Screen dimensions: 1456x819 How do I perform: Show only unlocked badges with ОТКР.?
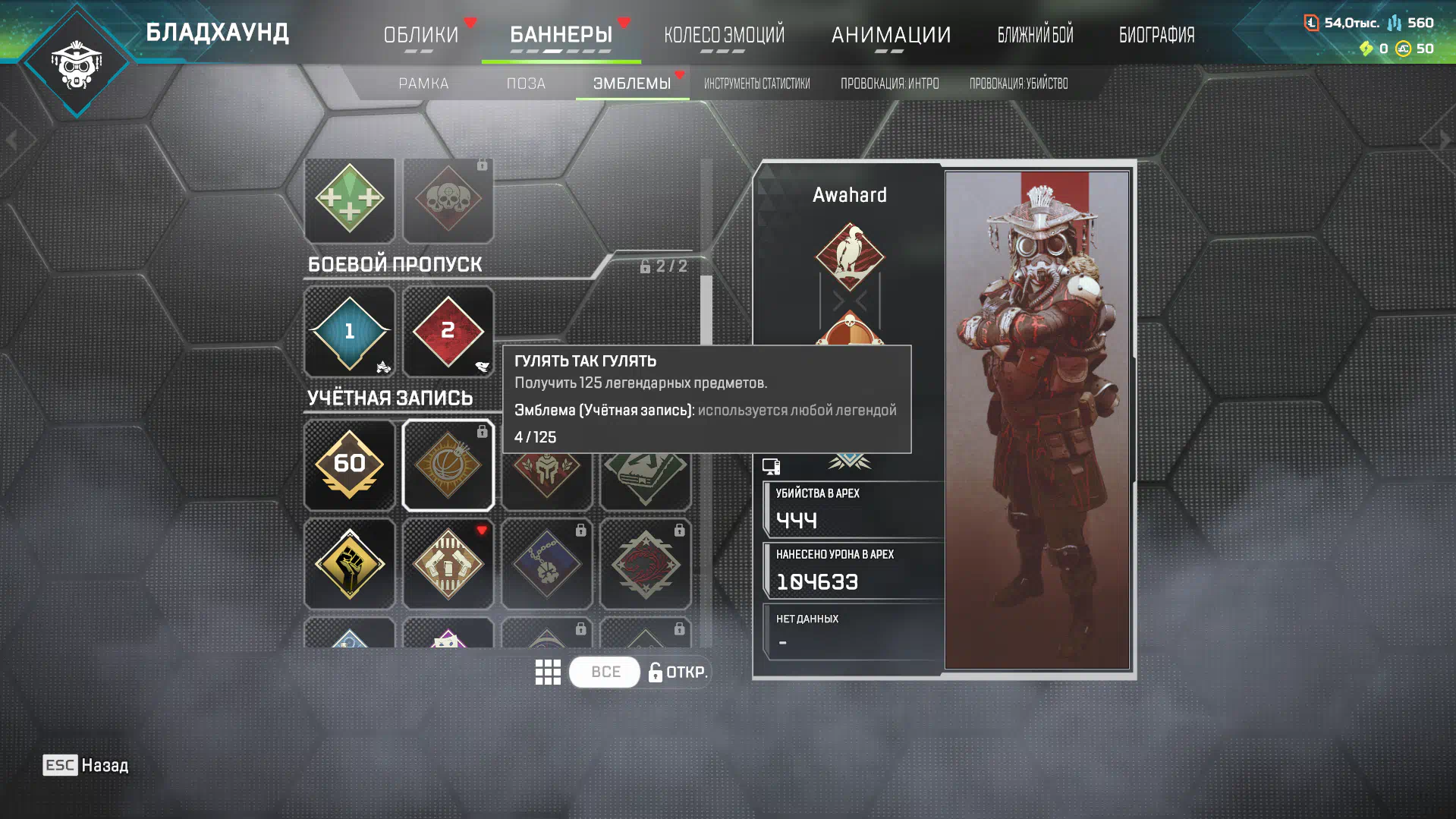pyautogui.click(x=678, y=672)
